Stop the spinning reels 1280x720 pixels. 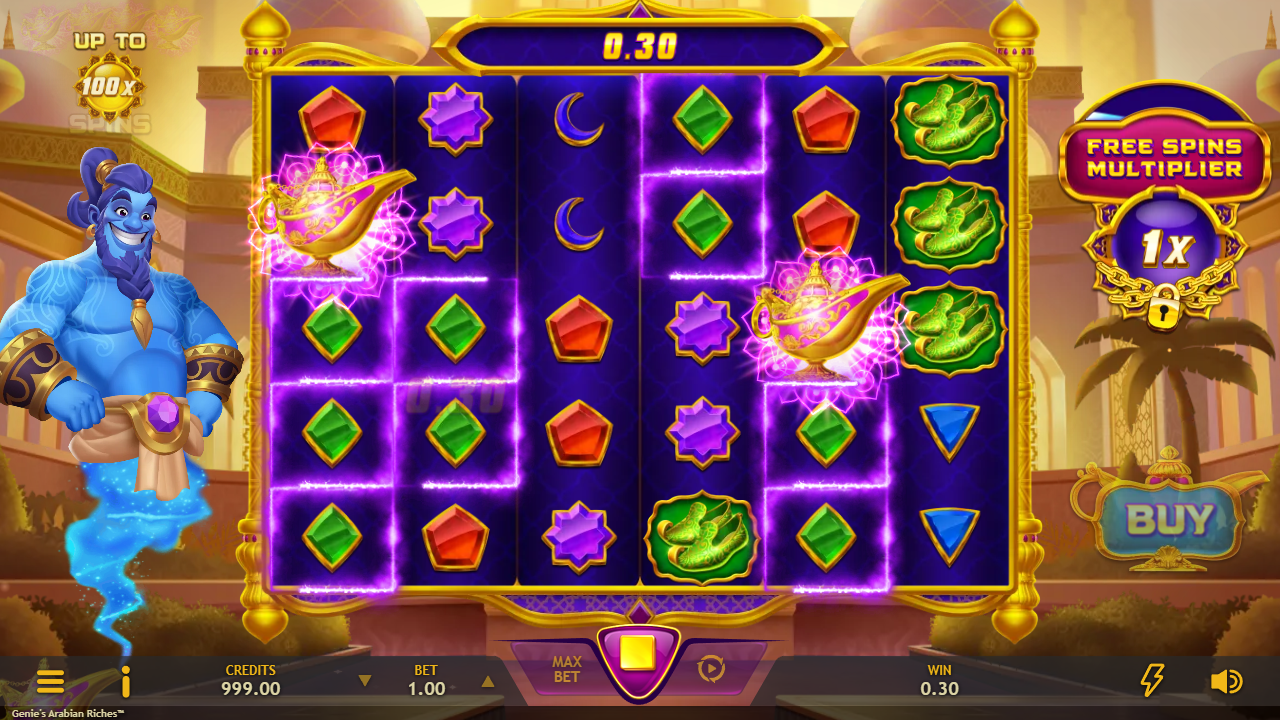point(638,654)
